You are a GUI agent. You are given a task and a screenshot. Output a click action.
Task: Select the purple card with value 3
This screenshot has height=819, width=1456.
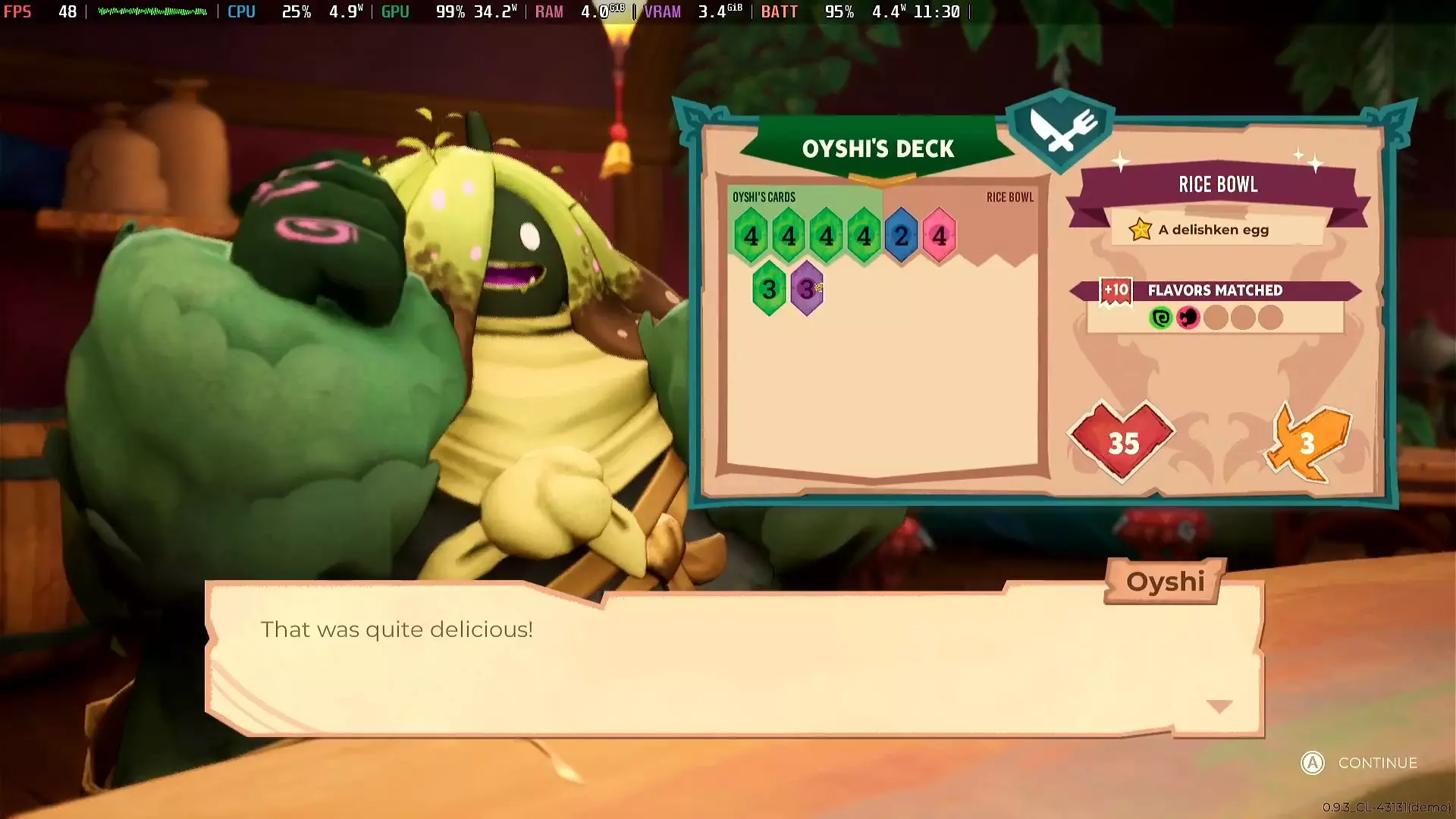tap(807, 289)
